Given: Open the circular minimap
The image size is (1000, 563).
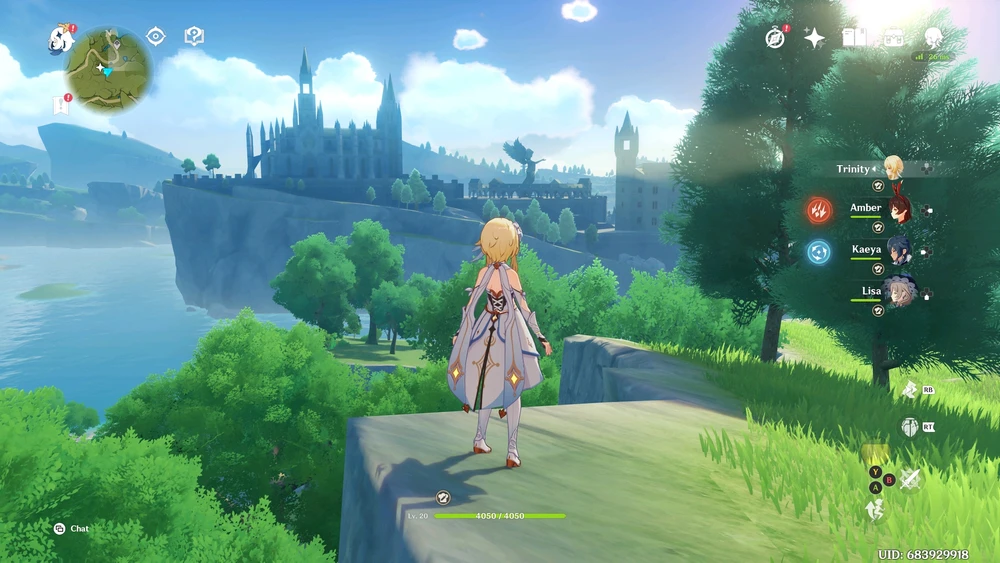Looking at the screenshot, I should click(108, 69).
